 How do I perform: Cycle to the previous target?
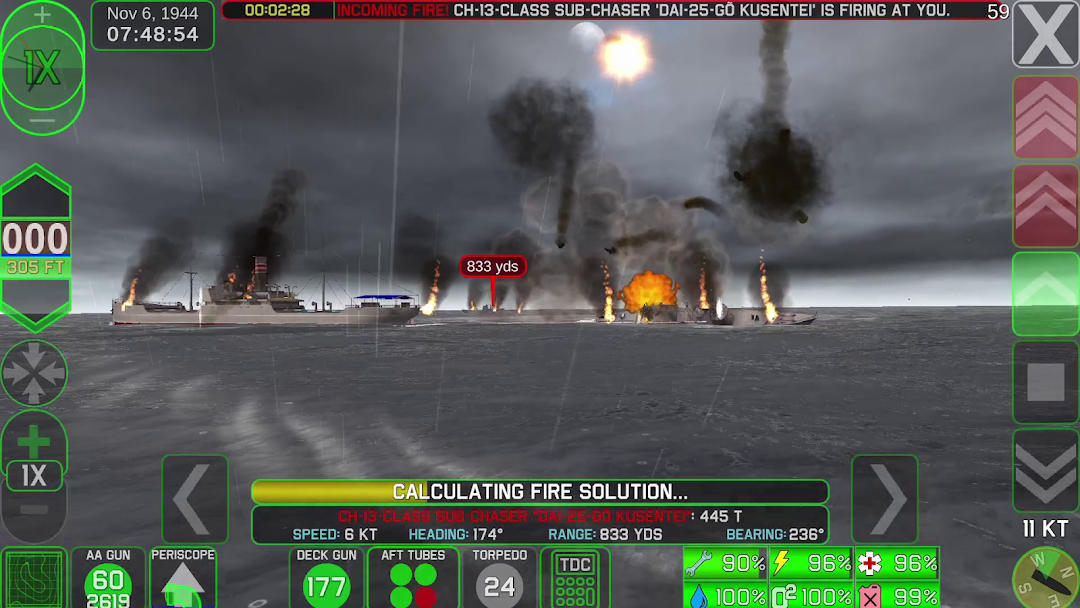tap(195, 499)
